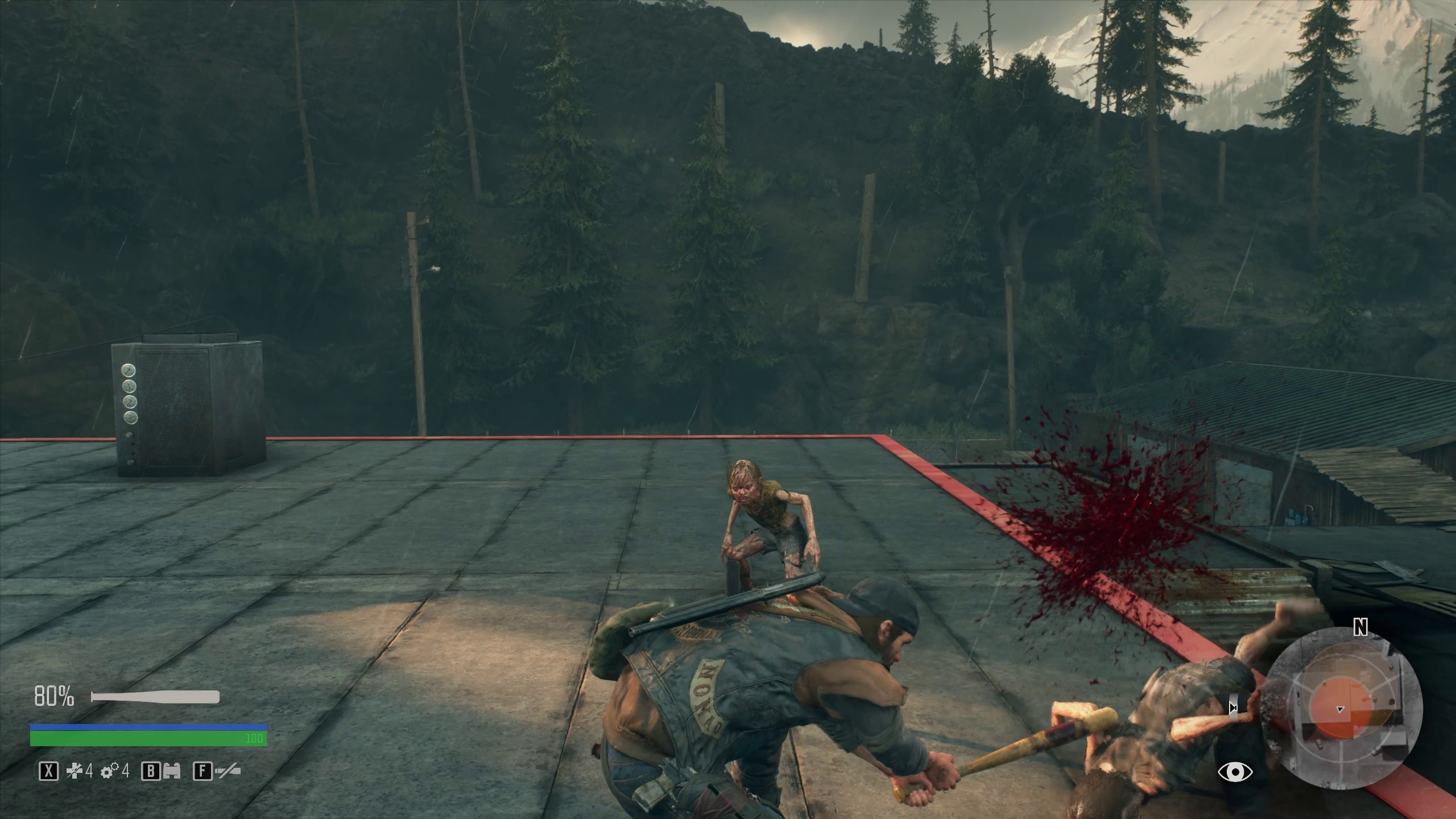Use the medical cross healing icon
Viewport: 1456px width, 819px height.
tap(75, 771)
